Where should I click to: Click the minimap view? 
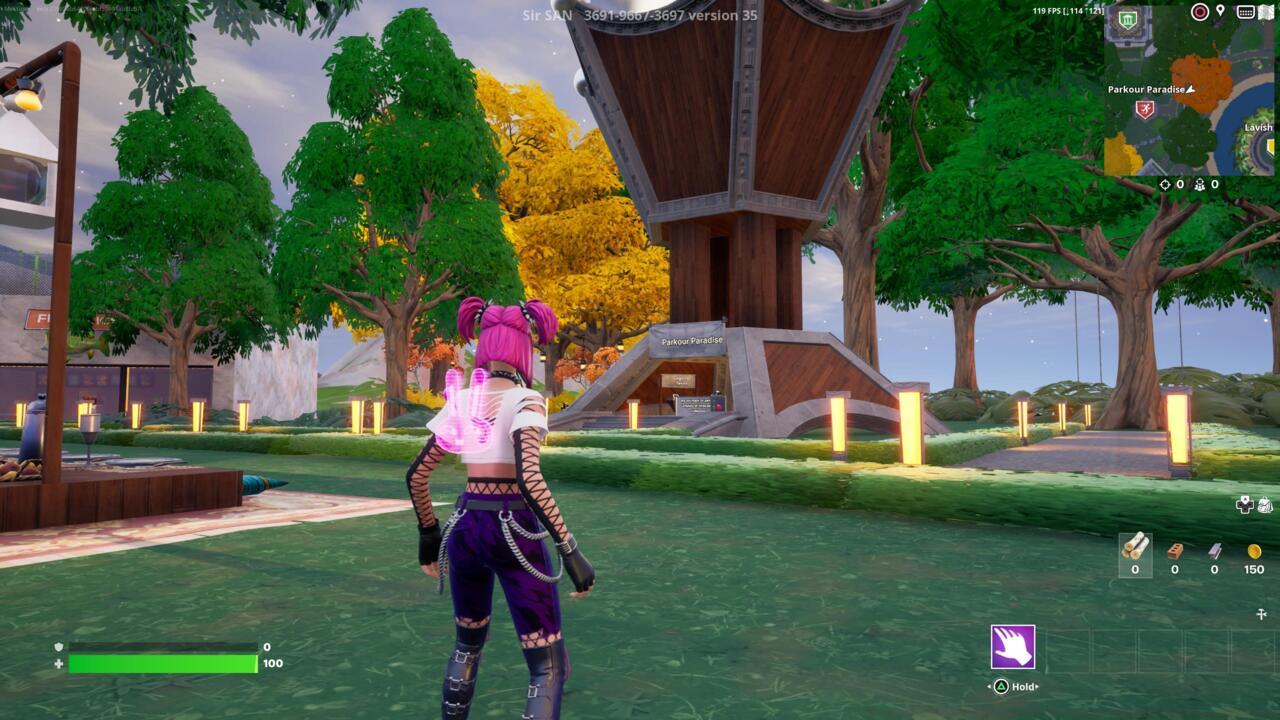(x=1190, y=100)
